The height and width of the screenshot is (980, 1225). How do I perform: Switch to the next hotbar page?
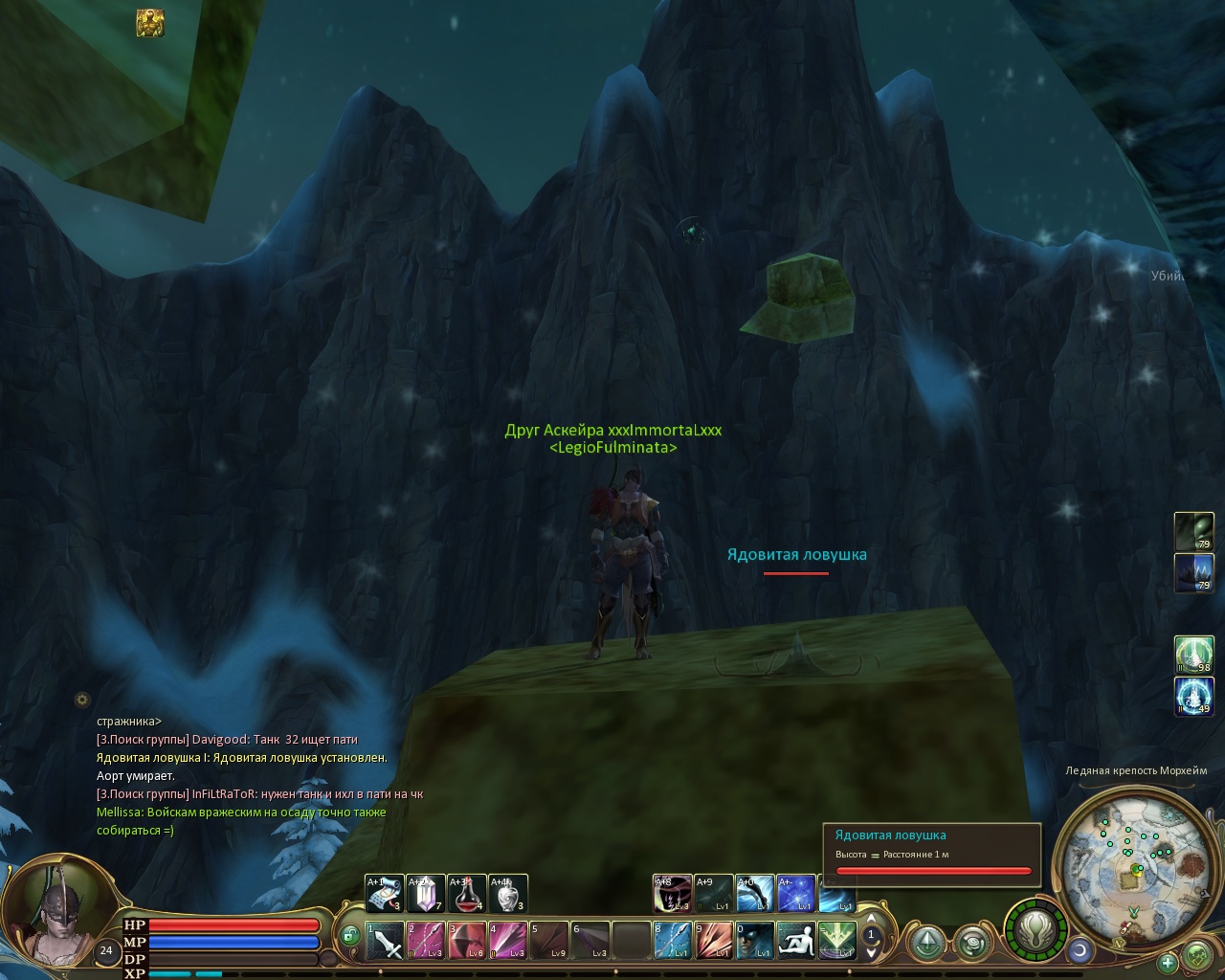pos(871,951)
